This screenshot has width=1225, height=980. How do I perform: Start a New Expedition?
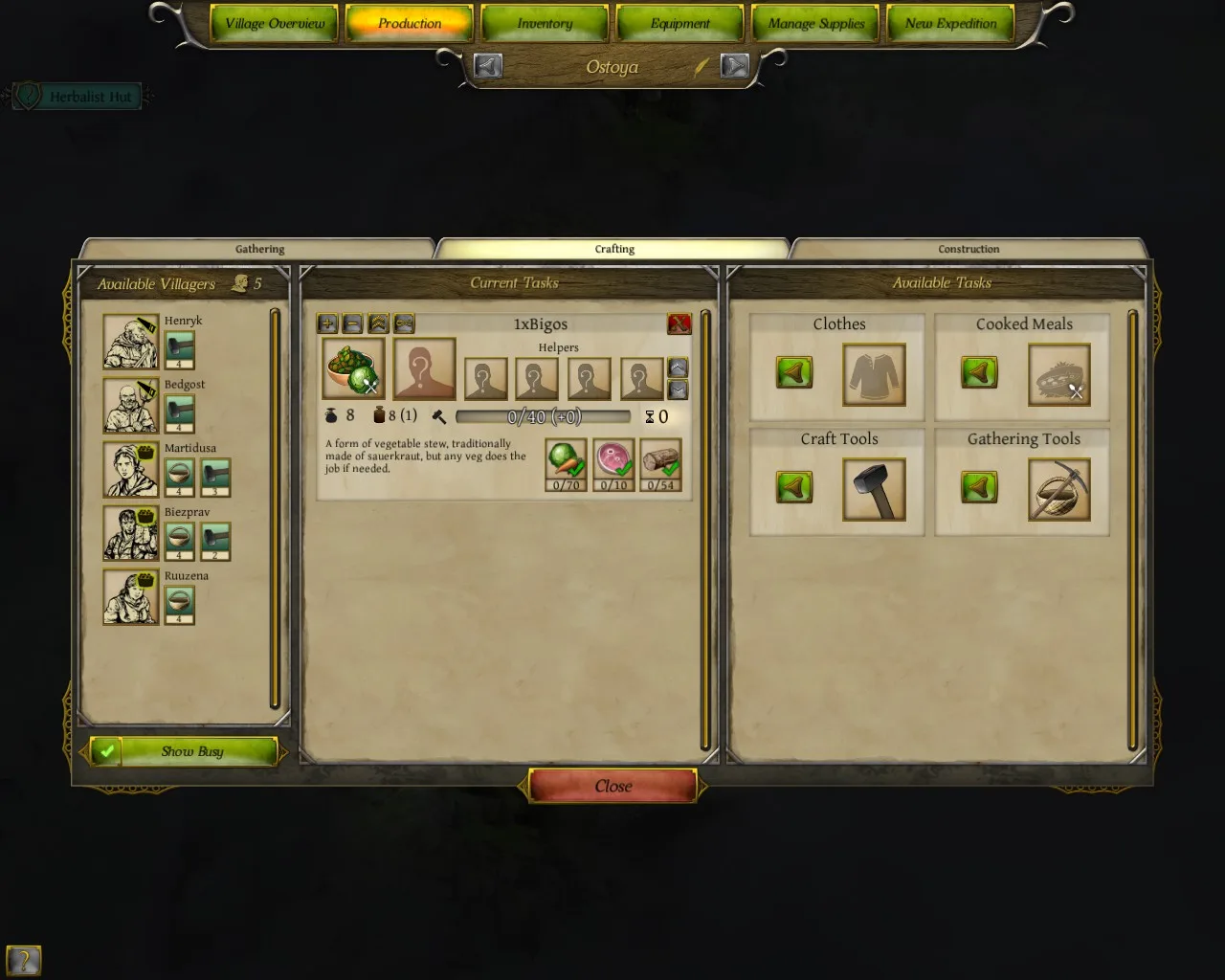click(950, 24)
